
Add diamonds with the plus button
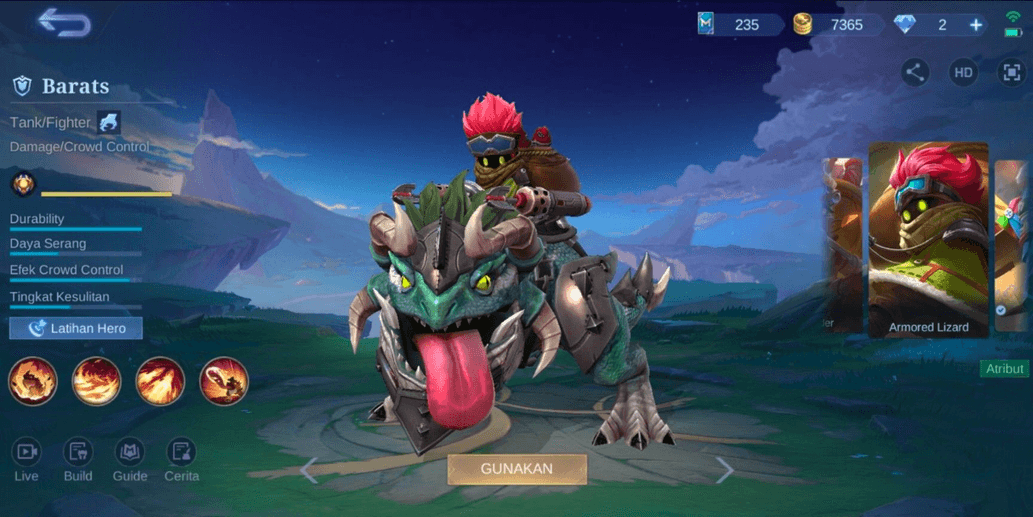(x=976, y=25)
